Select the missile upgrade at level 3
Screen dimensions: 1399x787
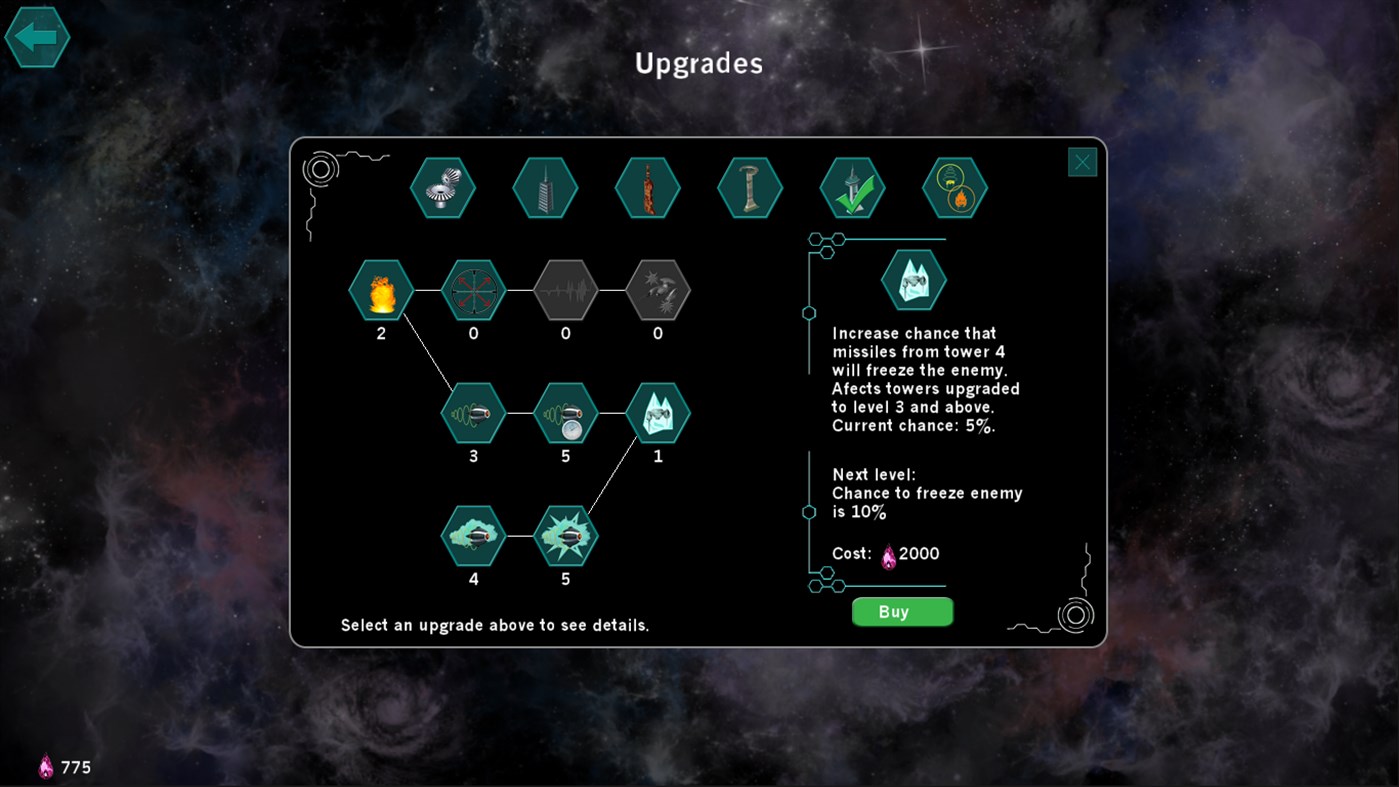[473, 413]
